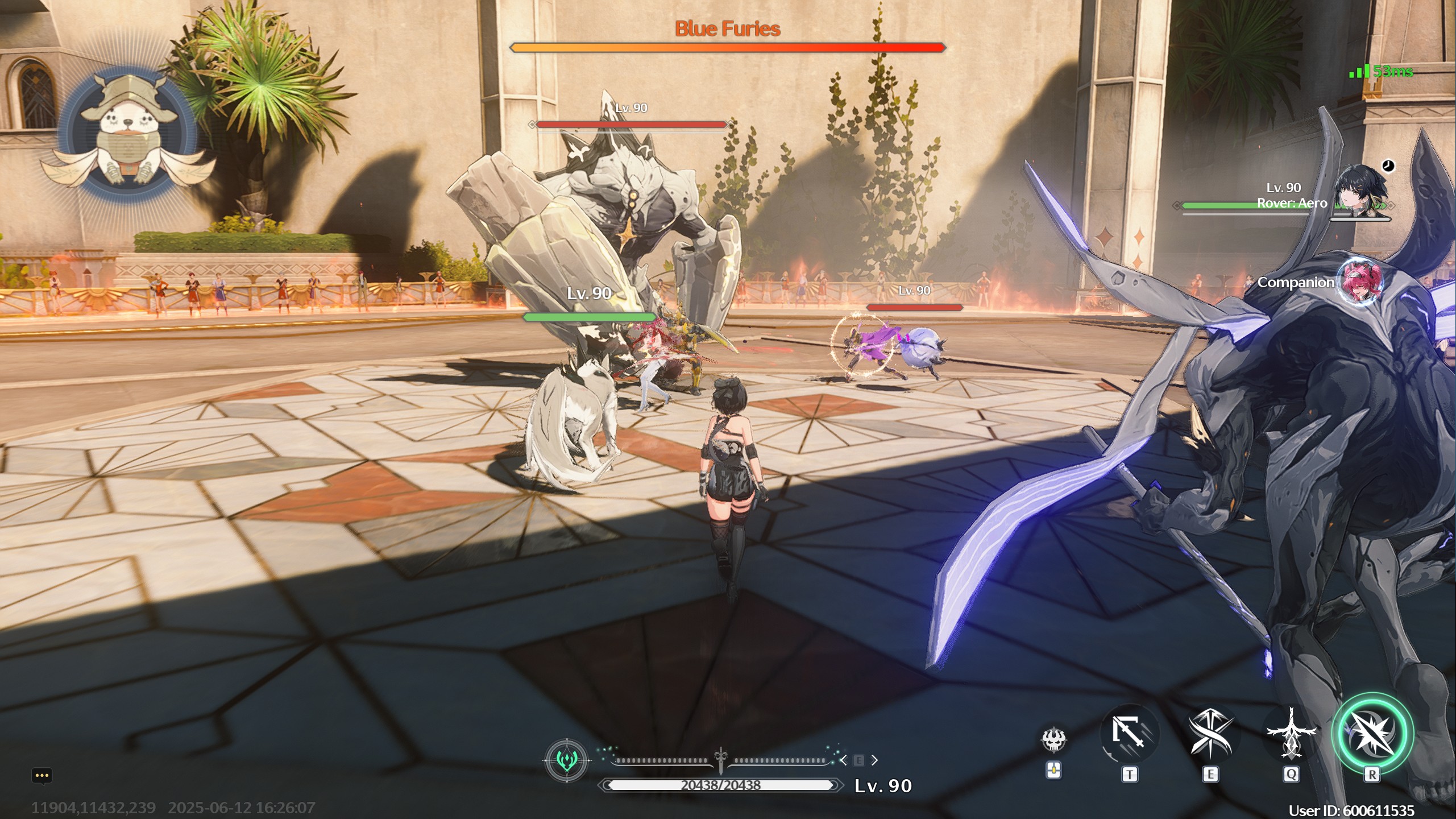Select the right arrow beside health bar
1456x819 pixels.
click(874, 760)
